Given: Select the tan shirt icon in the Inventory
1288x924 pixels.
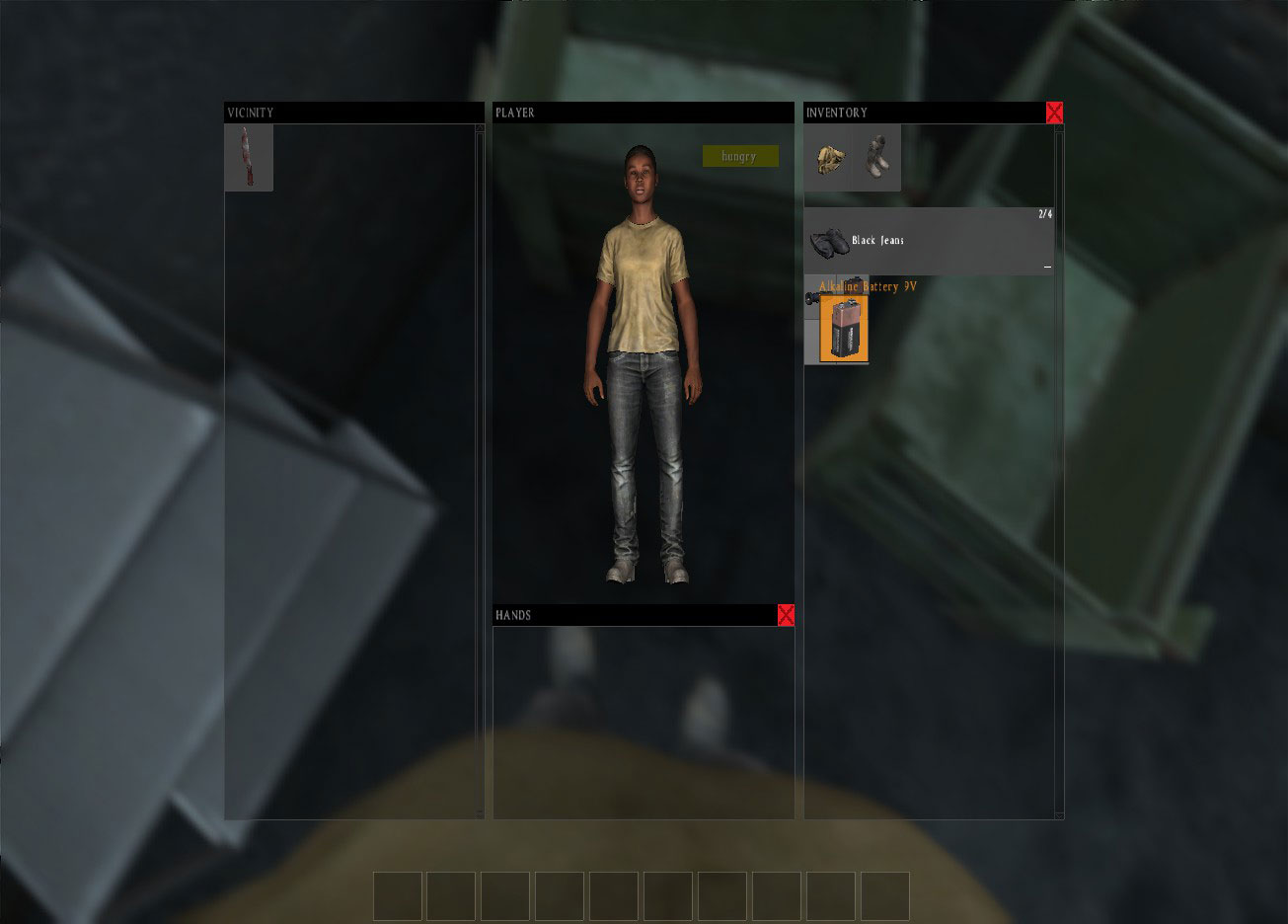Looking at the screenshot, I should click(x=829, y=160).
